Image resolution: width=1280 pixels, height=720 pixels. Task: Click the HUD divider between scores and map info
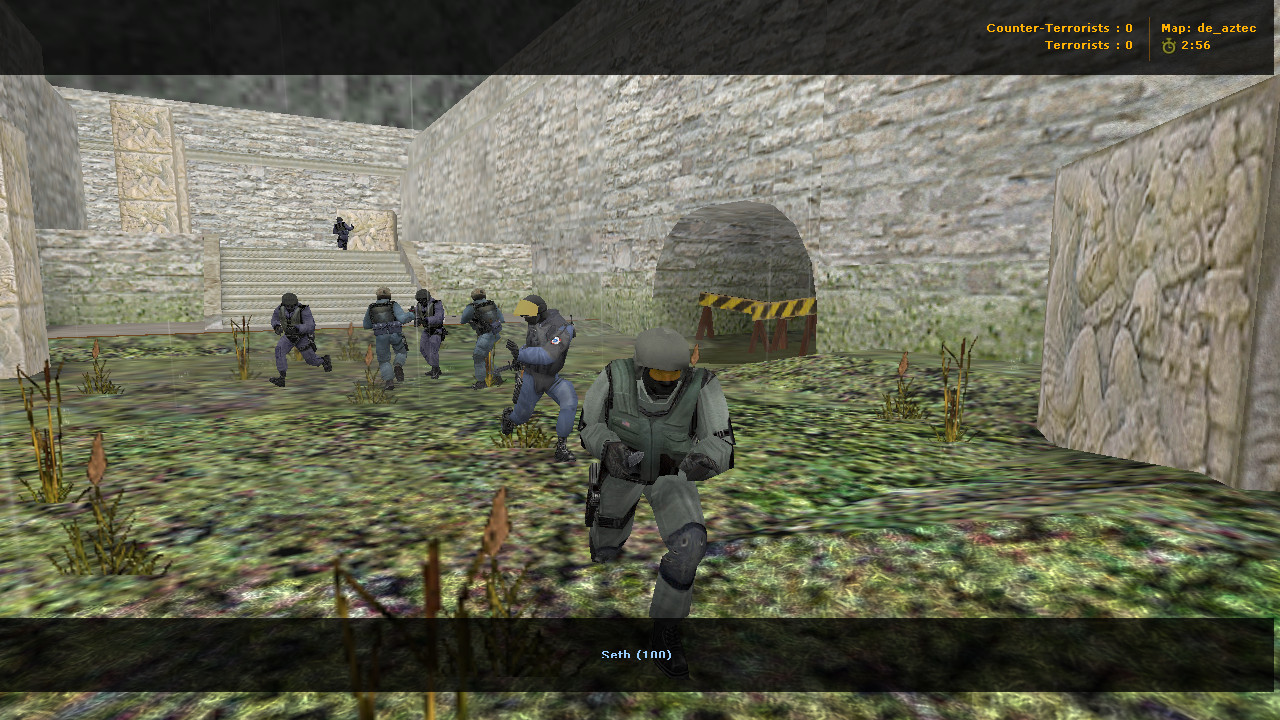point(1148,35)
